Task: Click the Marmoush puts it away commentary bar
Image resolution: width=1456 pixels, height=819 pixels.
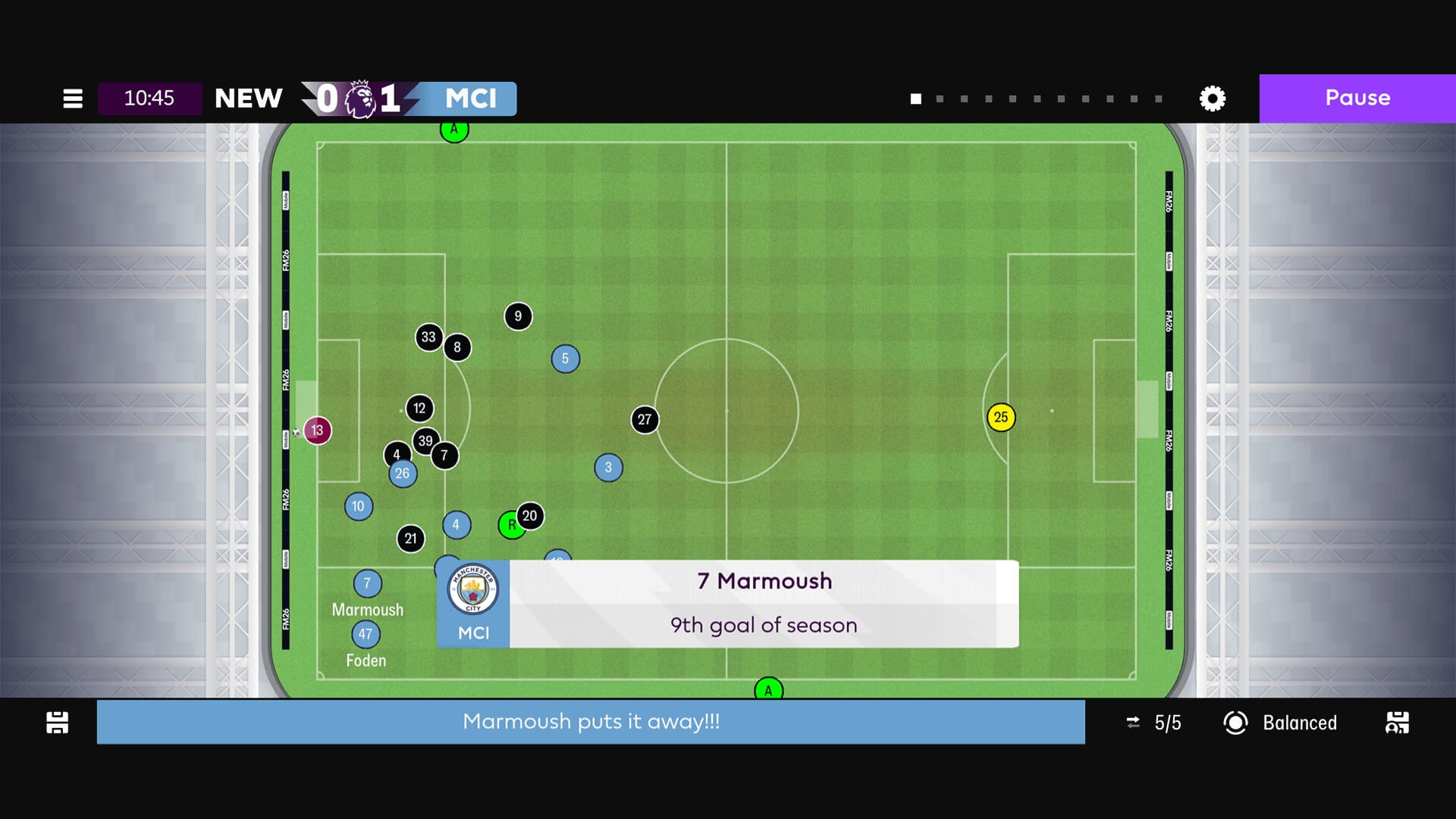Action: [591, 722]
